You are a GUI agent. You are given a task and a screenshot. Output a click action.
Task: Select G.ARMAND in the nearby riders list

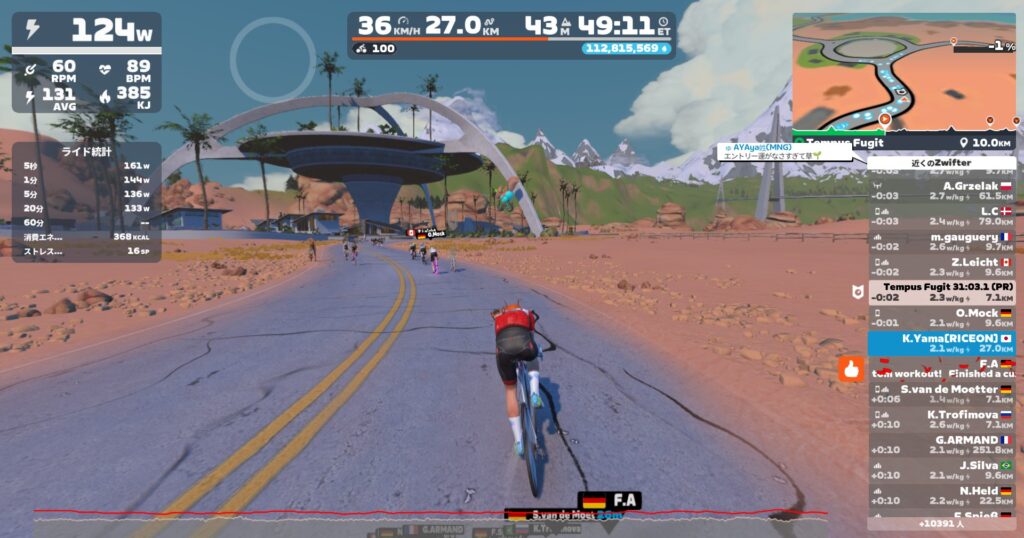coord(941,445)
